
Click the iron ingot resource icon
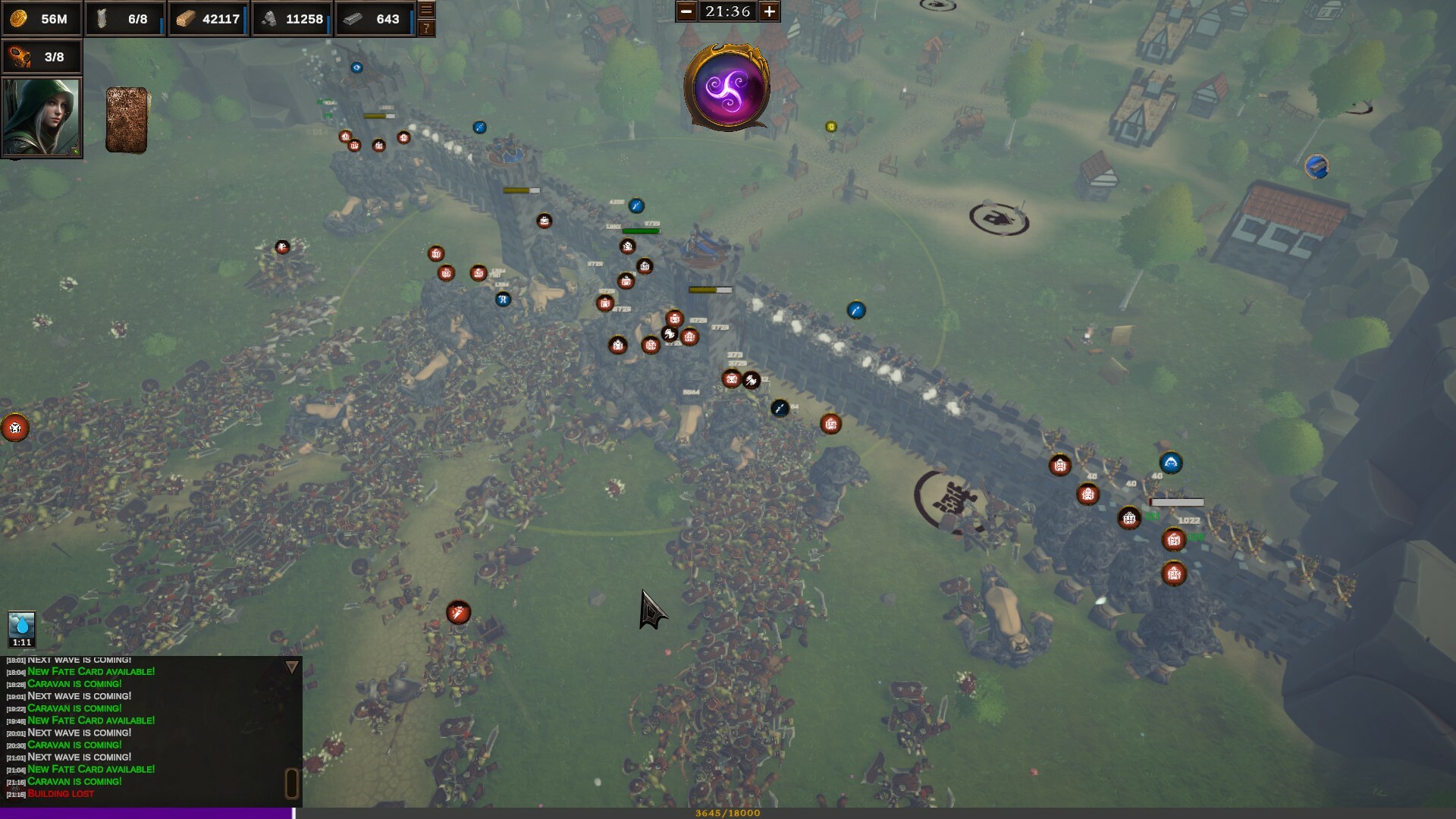pos(375,19)
